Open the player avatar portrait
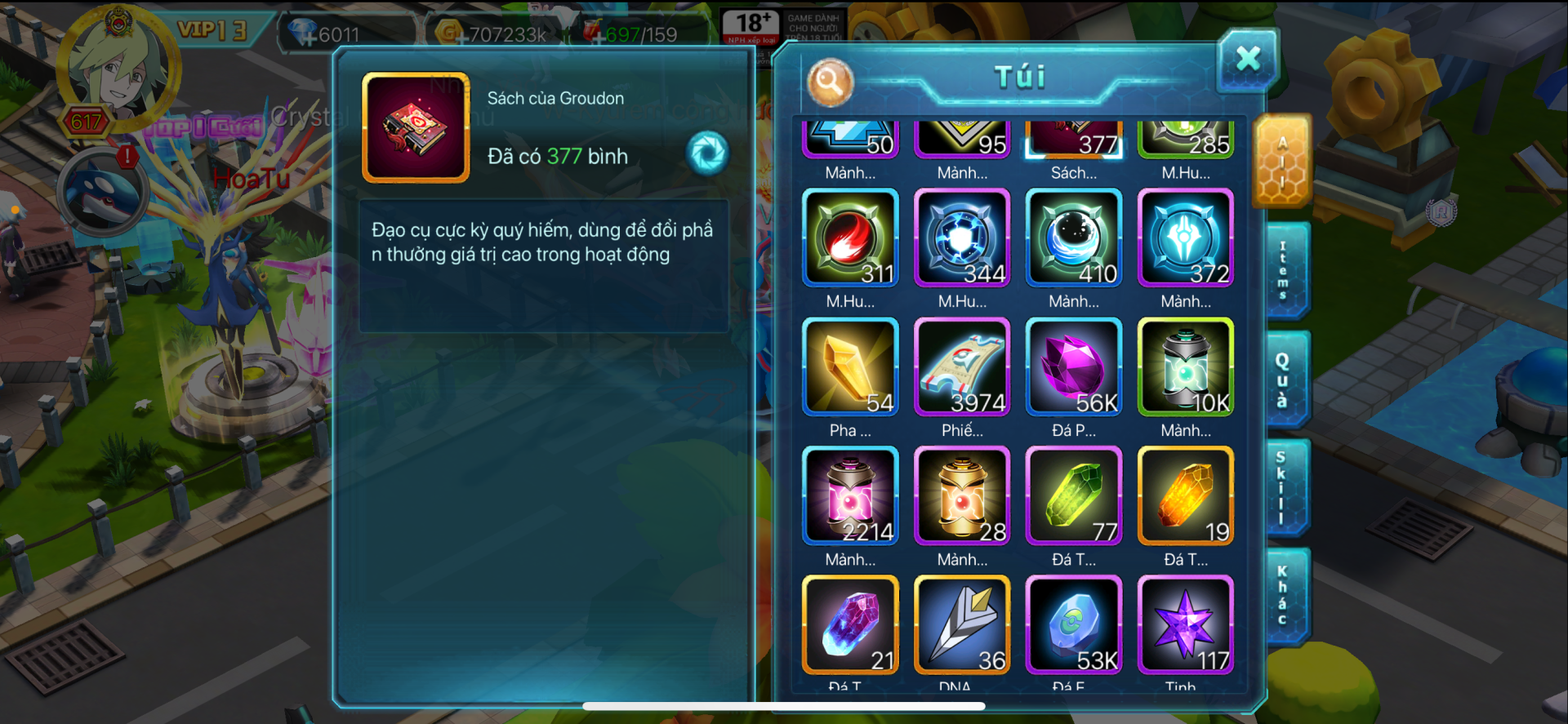Viewport: 1568px width, 724px height. [x=117, y=67]
